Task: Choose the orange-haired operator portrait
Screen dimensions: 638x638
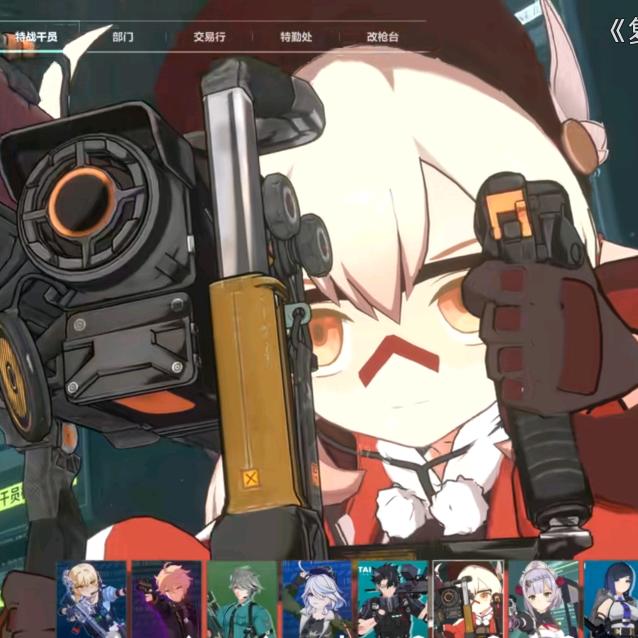Action: [x=166, y=599]
